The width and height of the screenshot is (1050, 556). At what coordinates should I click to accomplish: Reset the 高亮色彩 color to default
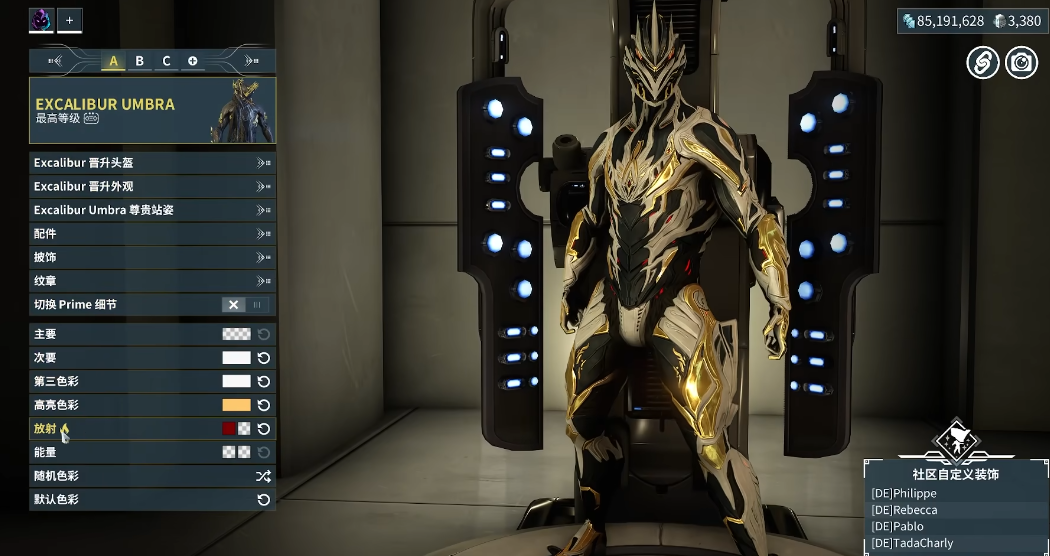(264, 405)
